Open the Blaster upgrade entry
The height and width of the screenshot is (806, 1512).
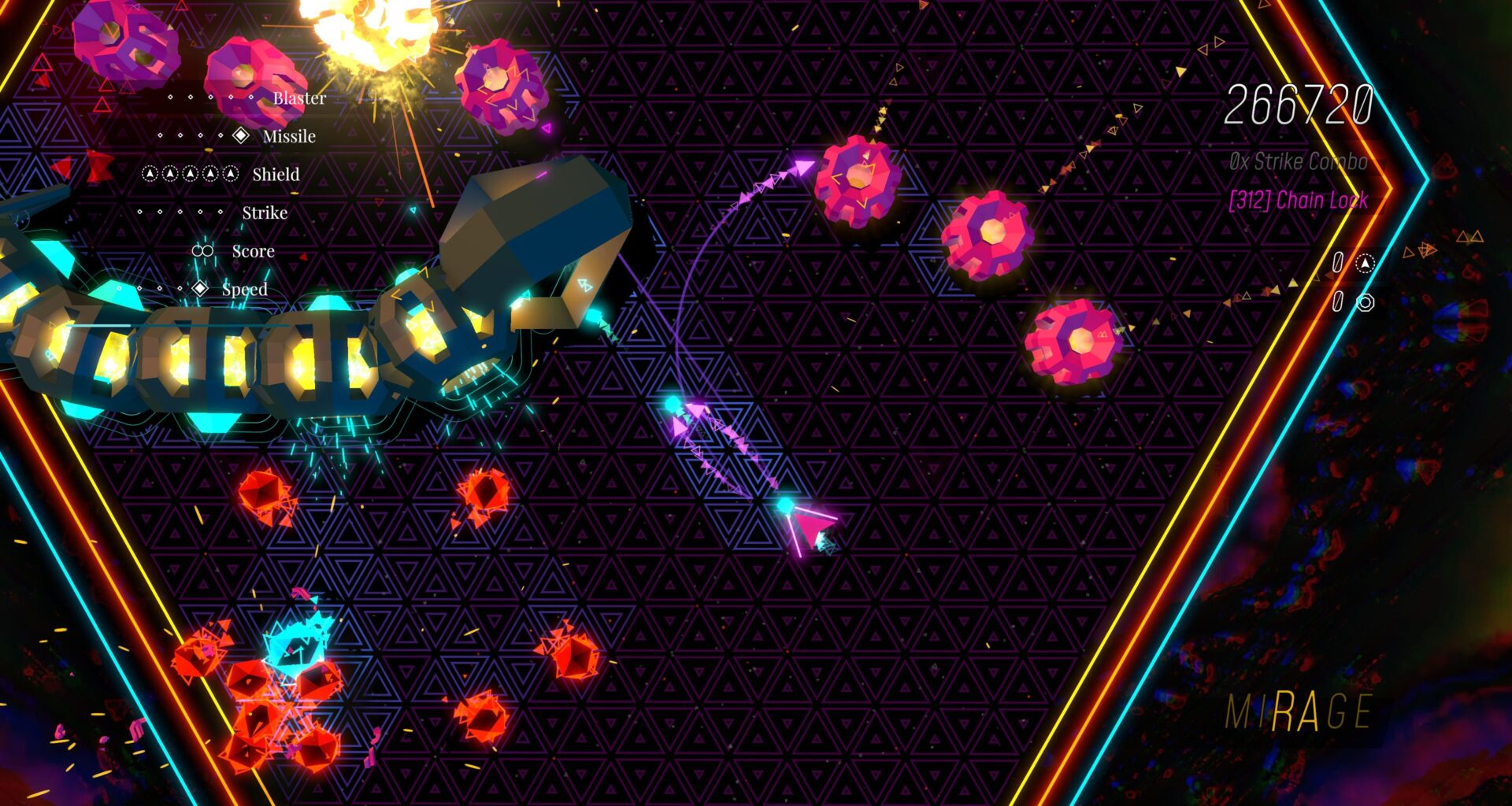pyautogui.click(x=299, y=98)
